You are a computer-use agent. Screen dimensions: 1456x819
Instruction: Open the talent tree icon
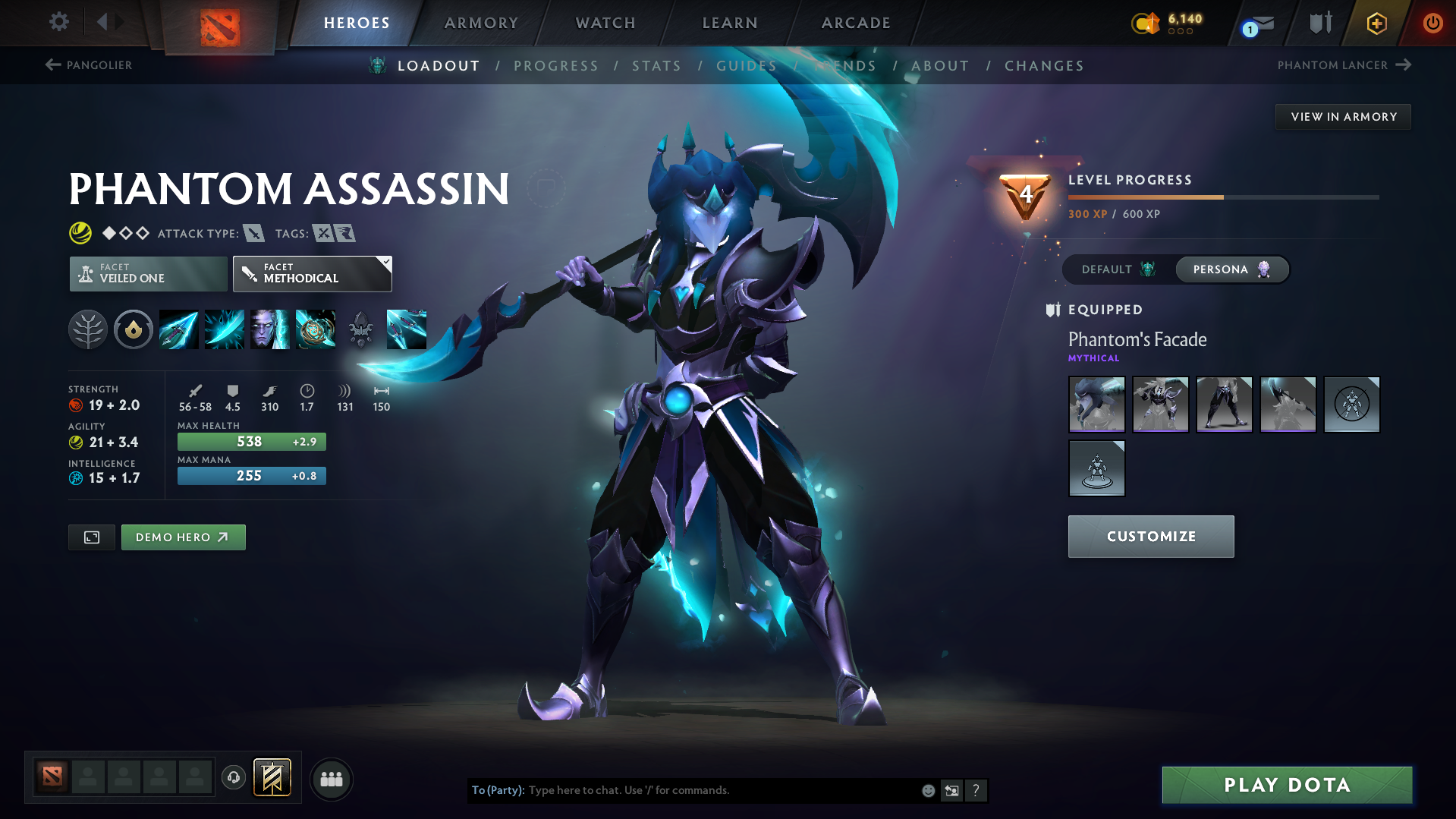(x=88, y=330)
